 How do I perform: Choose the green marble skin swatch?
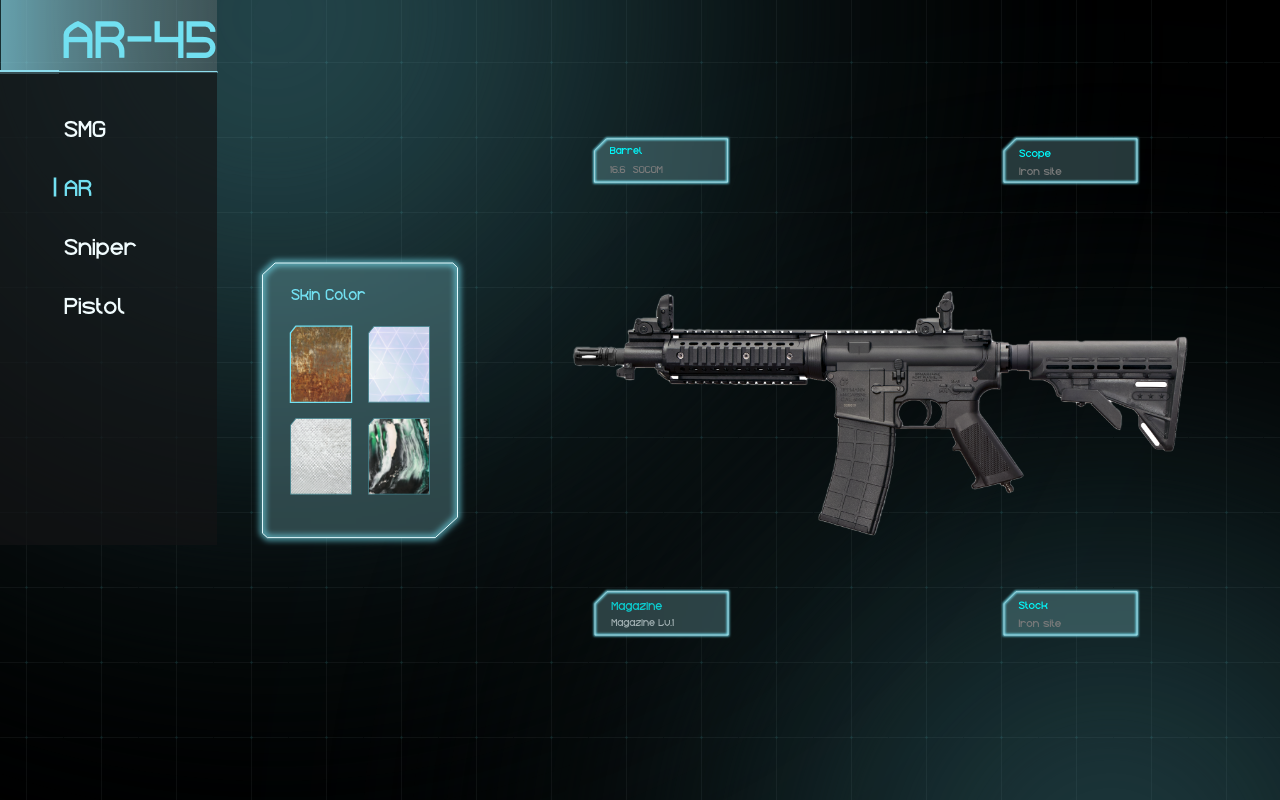tap(399, 456)
